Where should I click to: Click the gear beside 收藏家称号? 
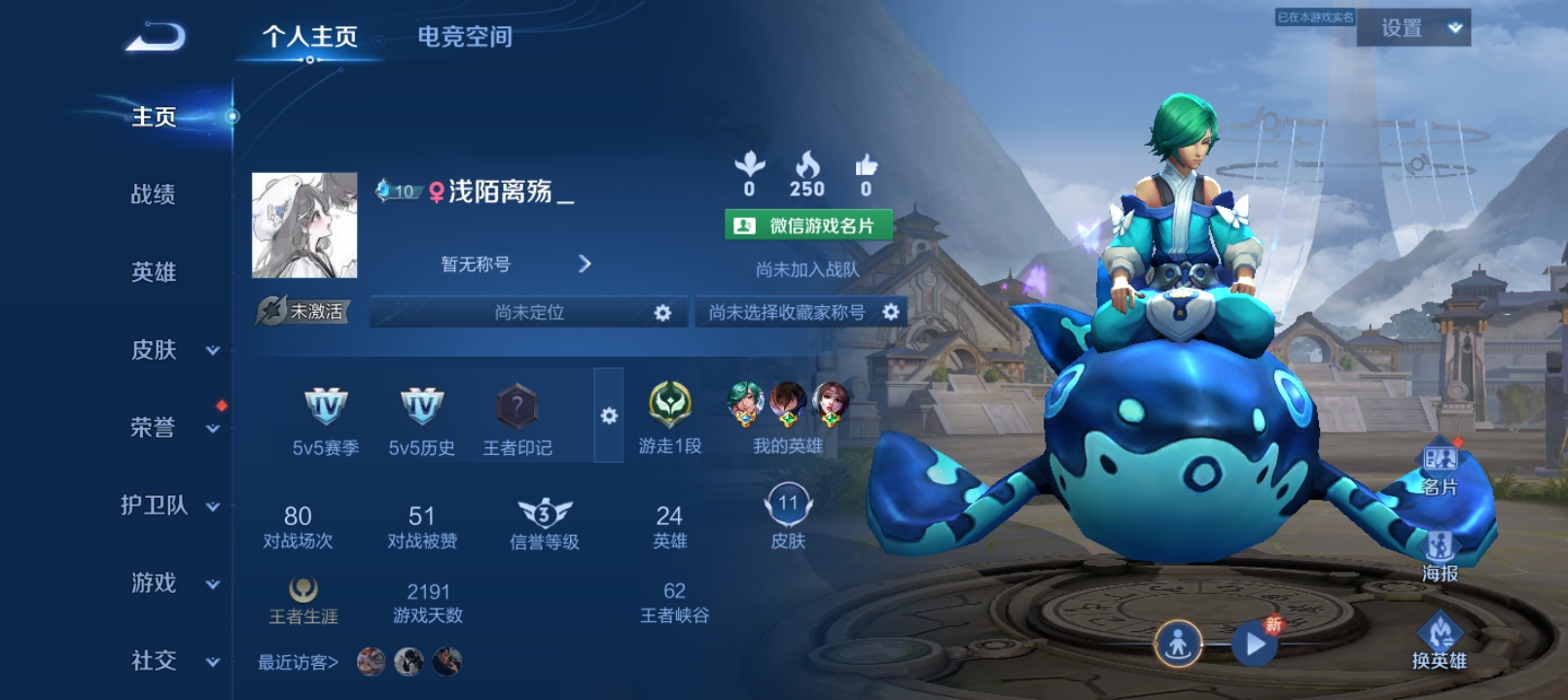891,312
